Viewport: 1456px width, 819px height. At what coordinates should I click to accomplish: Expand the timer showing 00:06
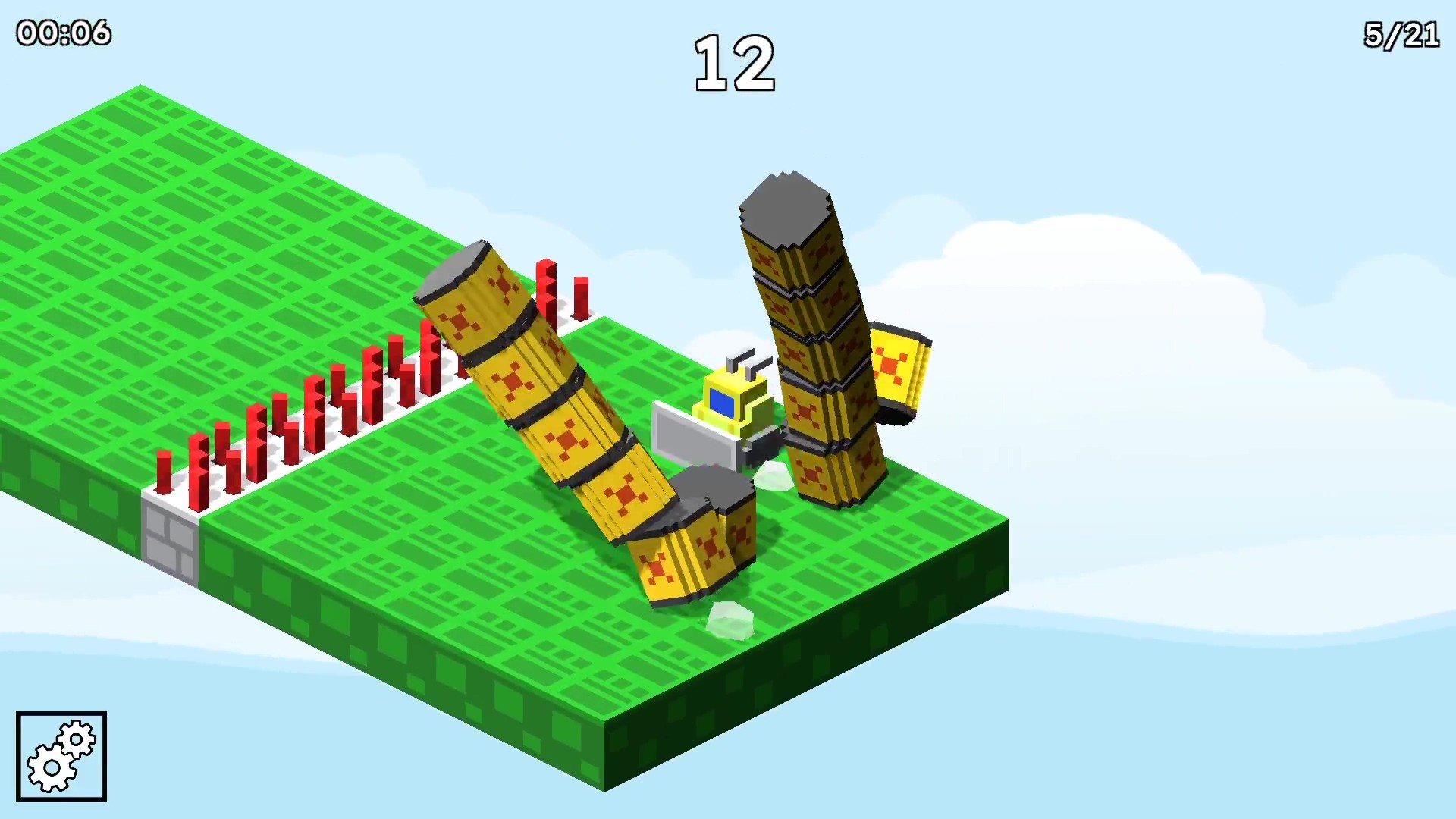(x=64, y=33)
